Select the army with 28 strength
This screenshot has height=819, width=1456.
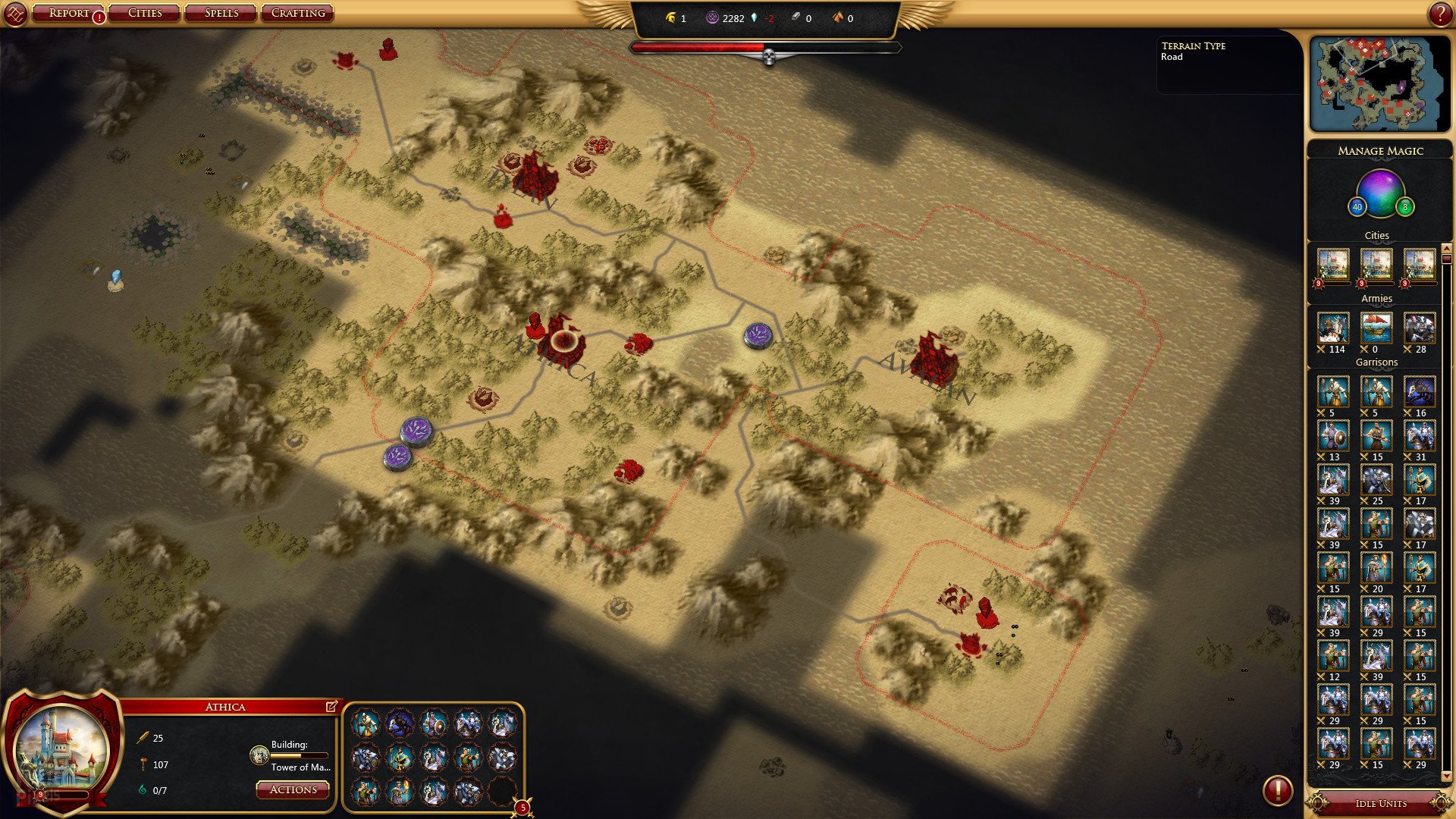[1420, 328]
